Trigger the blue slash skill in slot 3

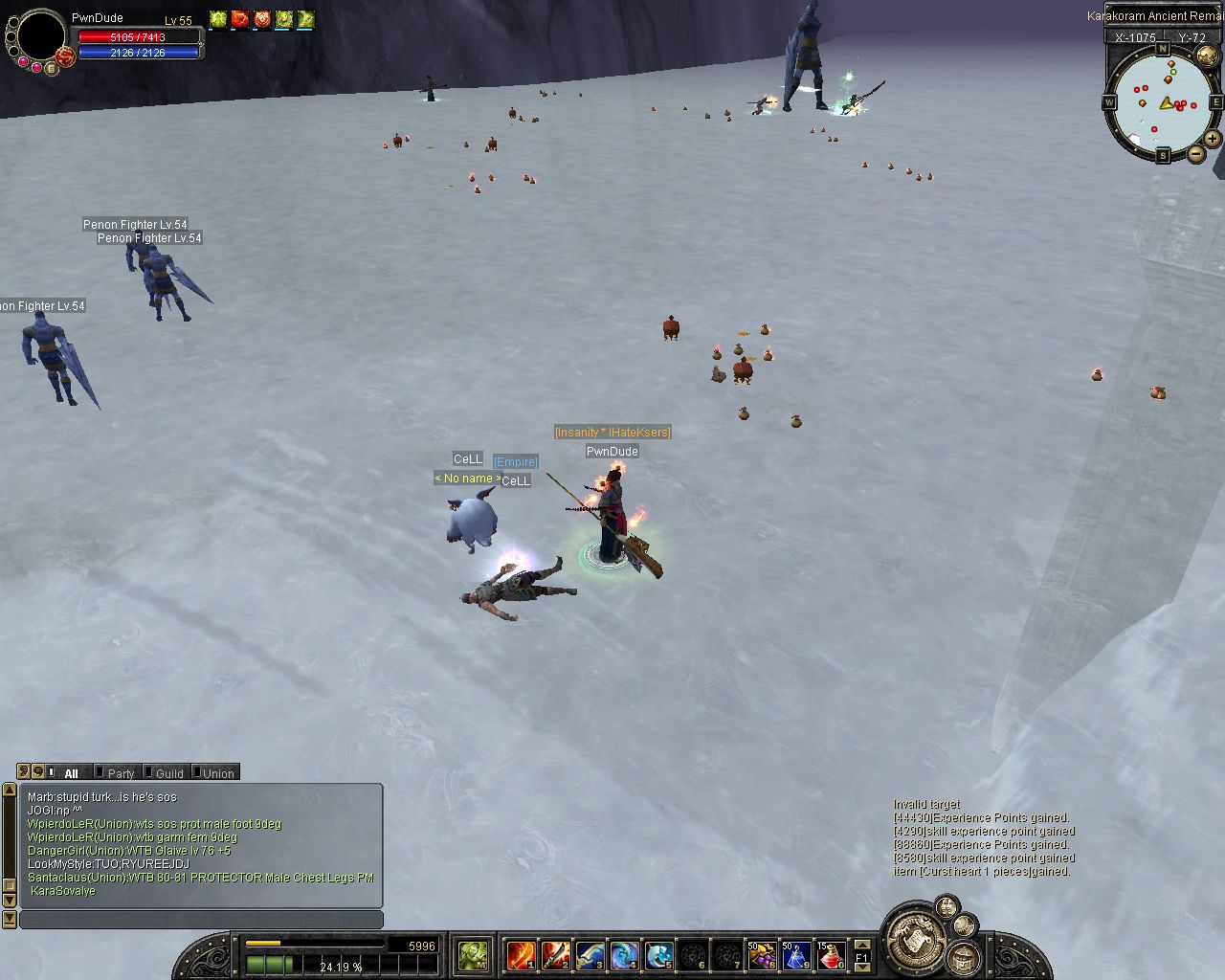tap(590, 955)
